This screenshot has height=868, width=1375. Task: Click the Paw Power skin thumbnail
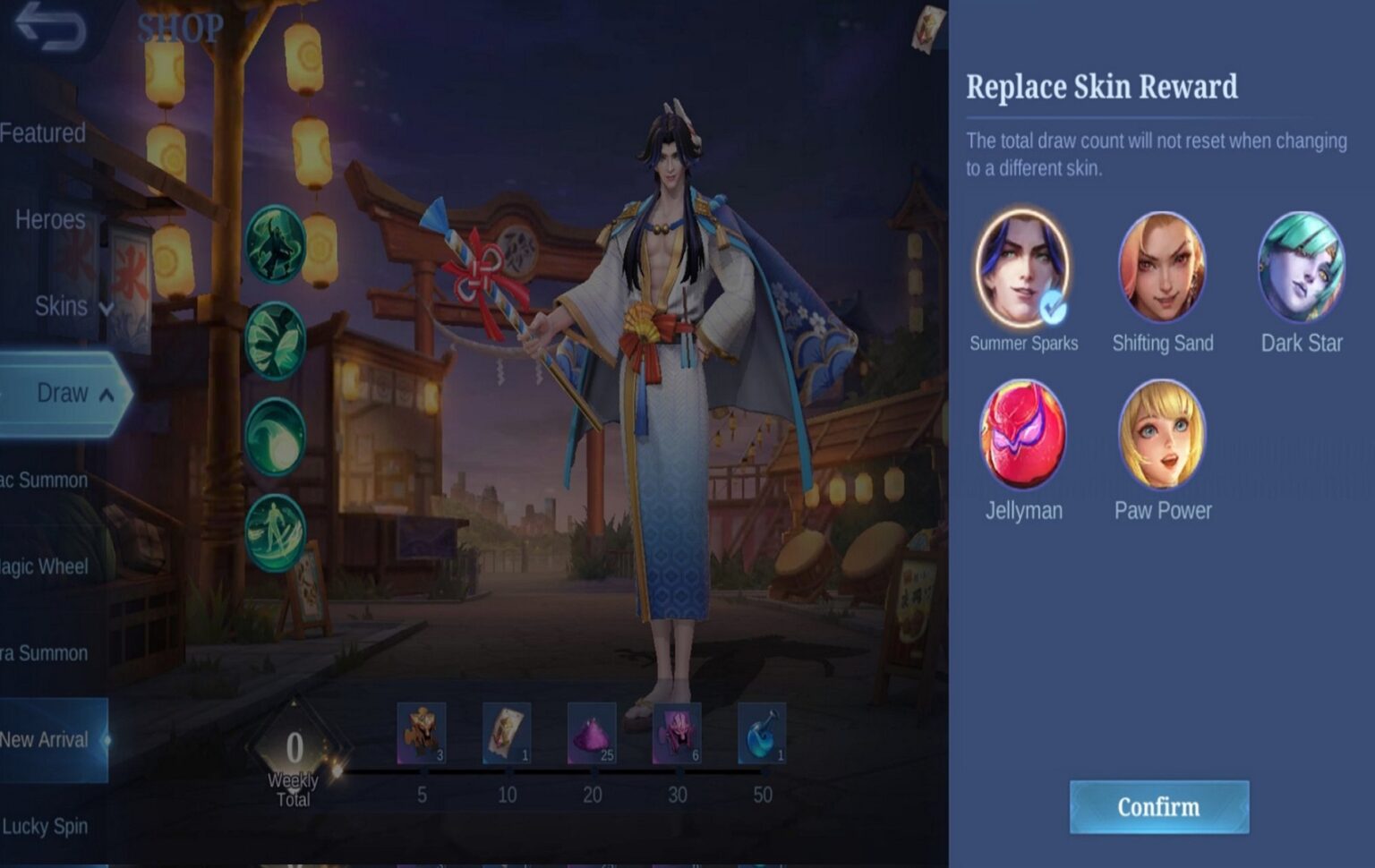[x=1163, y=433]
